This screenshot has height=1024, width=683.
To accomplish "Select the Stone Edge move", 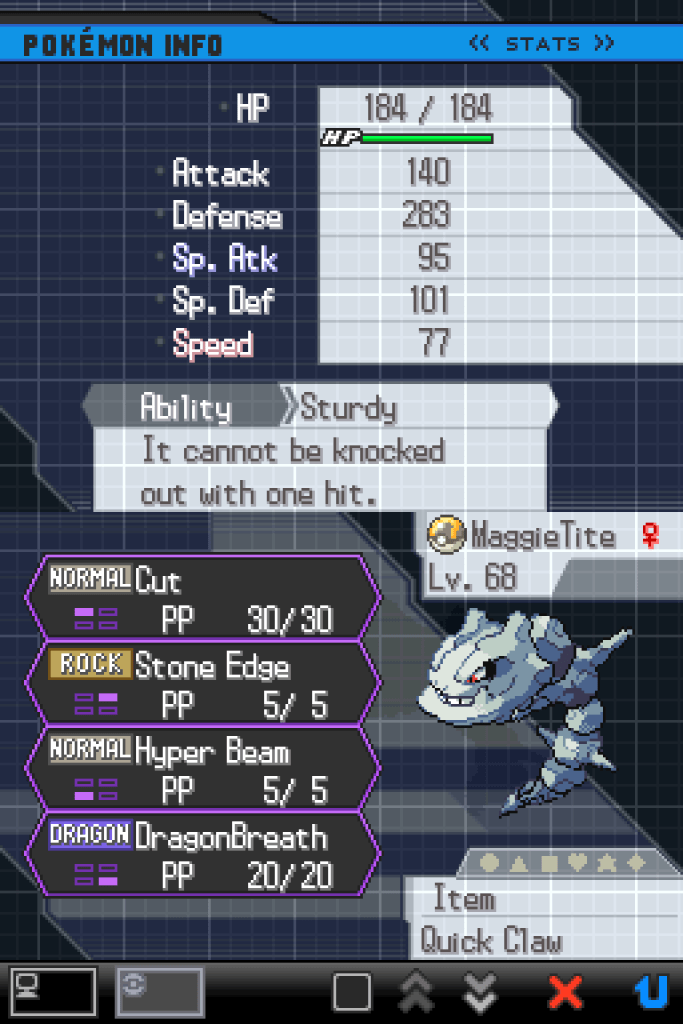I will 201,682.
